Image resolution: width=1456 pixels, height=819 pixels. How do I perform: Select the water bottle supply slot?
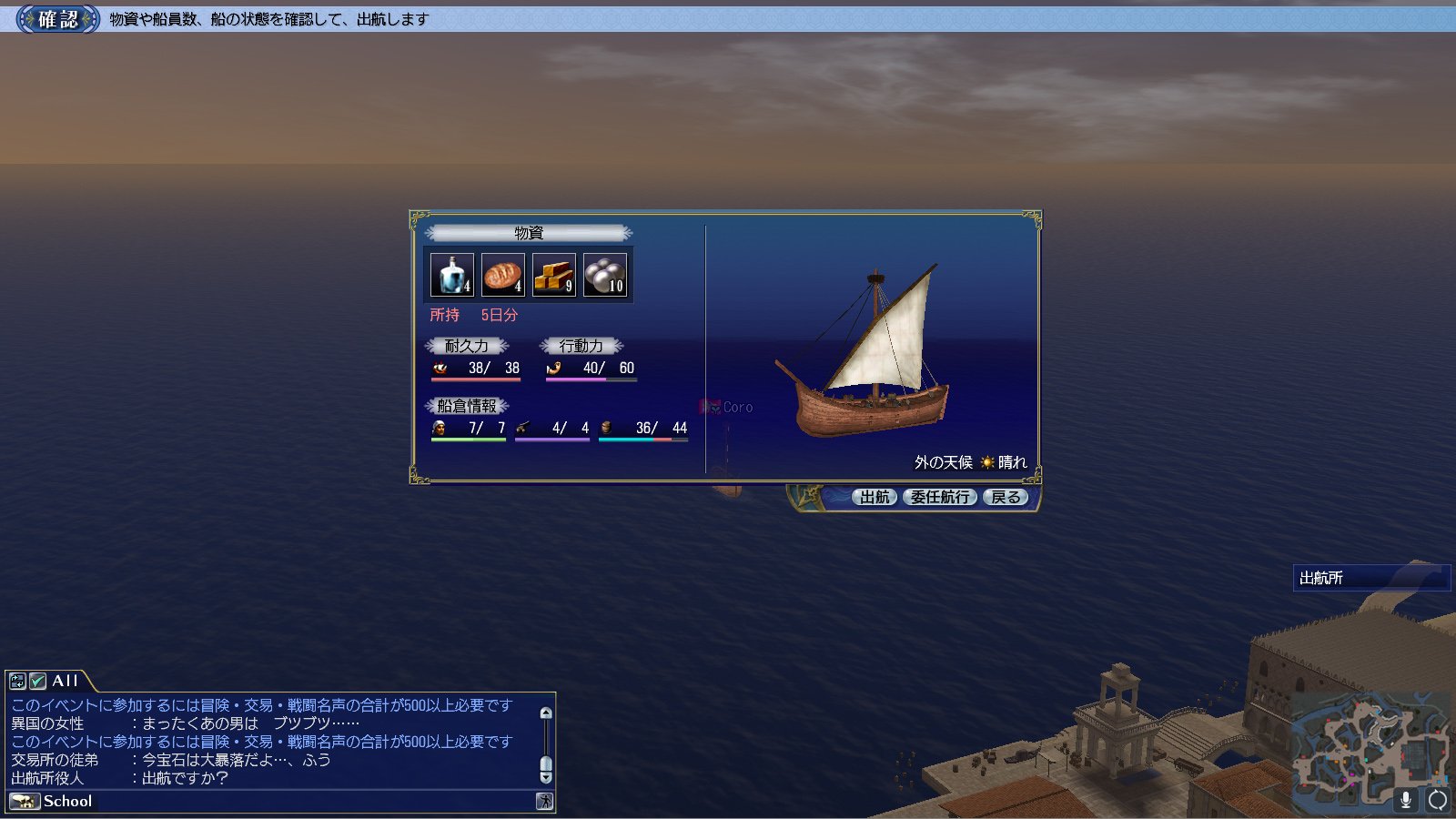coord(452,275)
